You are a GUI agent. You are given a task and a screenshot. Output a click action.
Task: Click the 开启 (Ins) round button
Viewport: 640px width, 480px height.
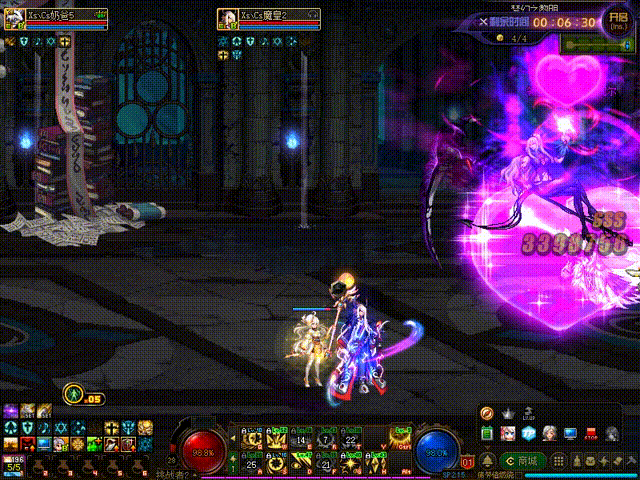pos(617,19)
